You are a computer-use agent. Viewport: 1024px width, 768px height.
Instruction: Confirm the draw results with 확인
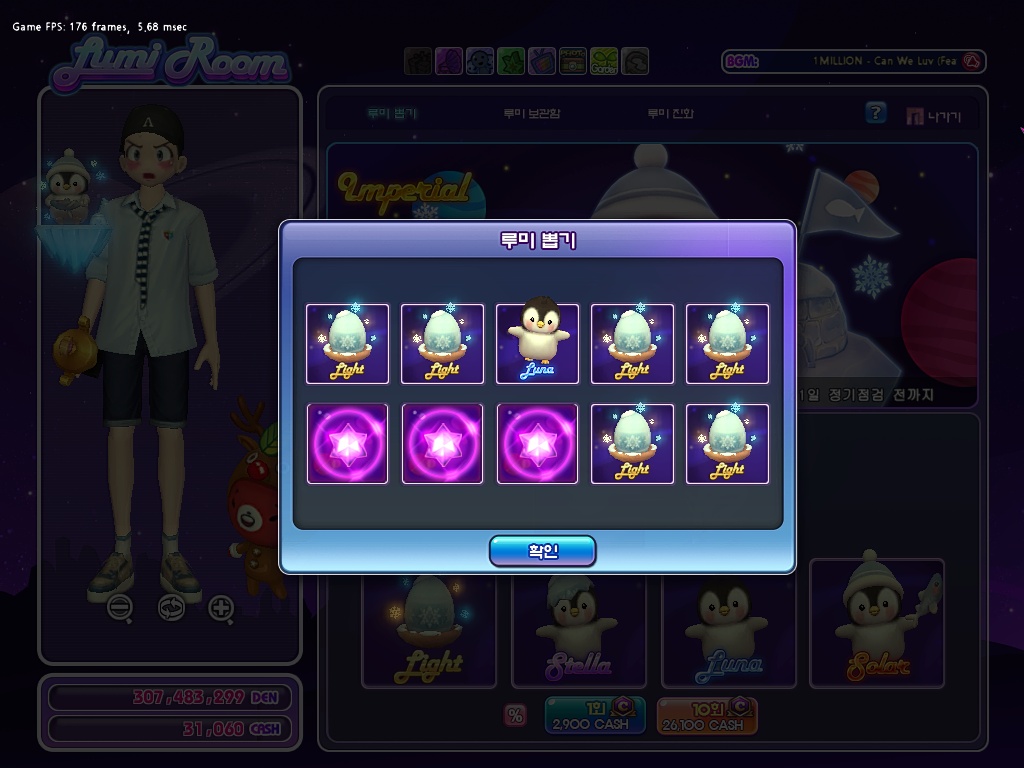tap(542, 551)
